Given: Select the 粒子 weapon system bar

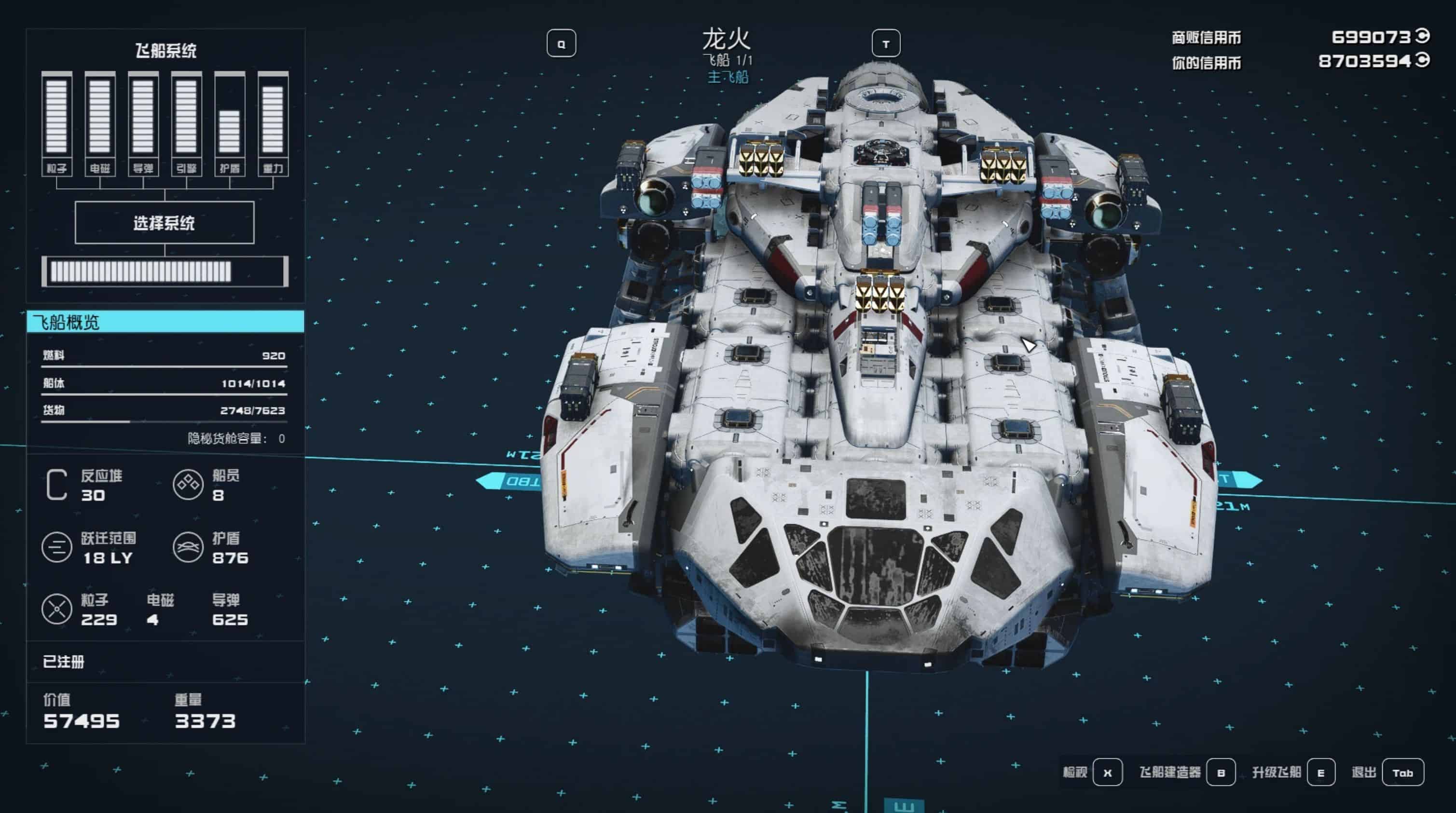Looking at the screenshot, I should (x=56, y=123).
